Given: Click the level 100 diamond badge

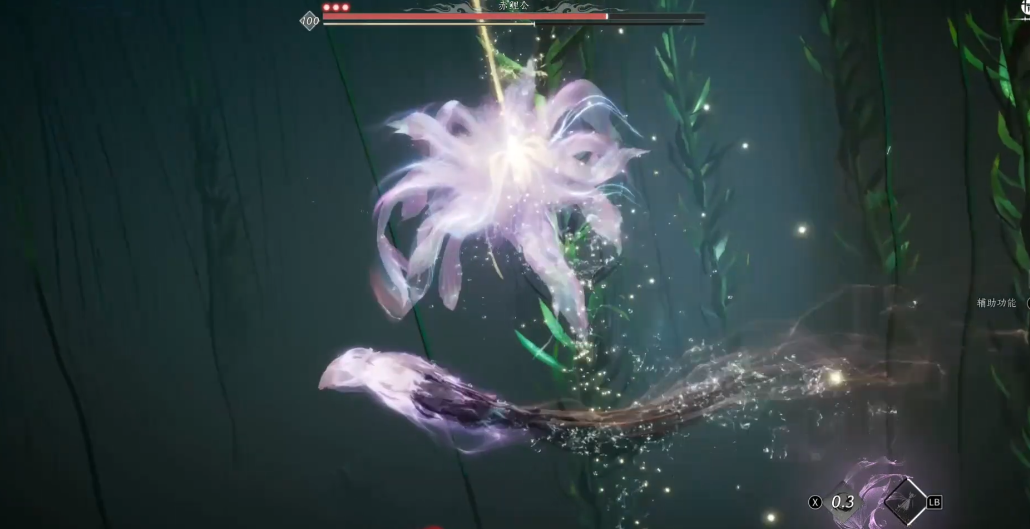Looking at the screenshot, I should click(x=310, y=20).
